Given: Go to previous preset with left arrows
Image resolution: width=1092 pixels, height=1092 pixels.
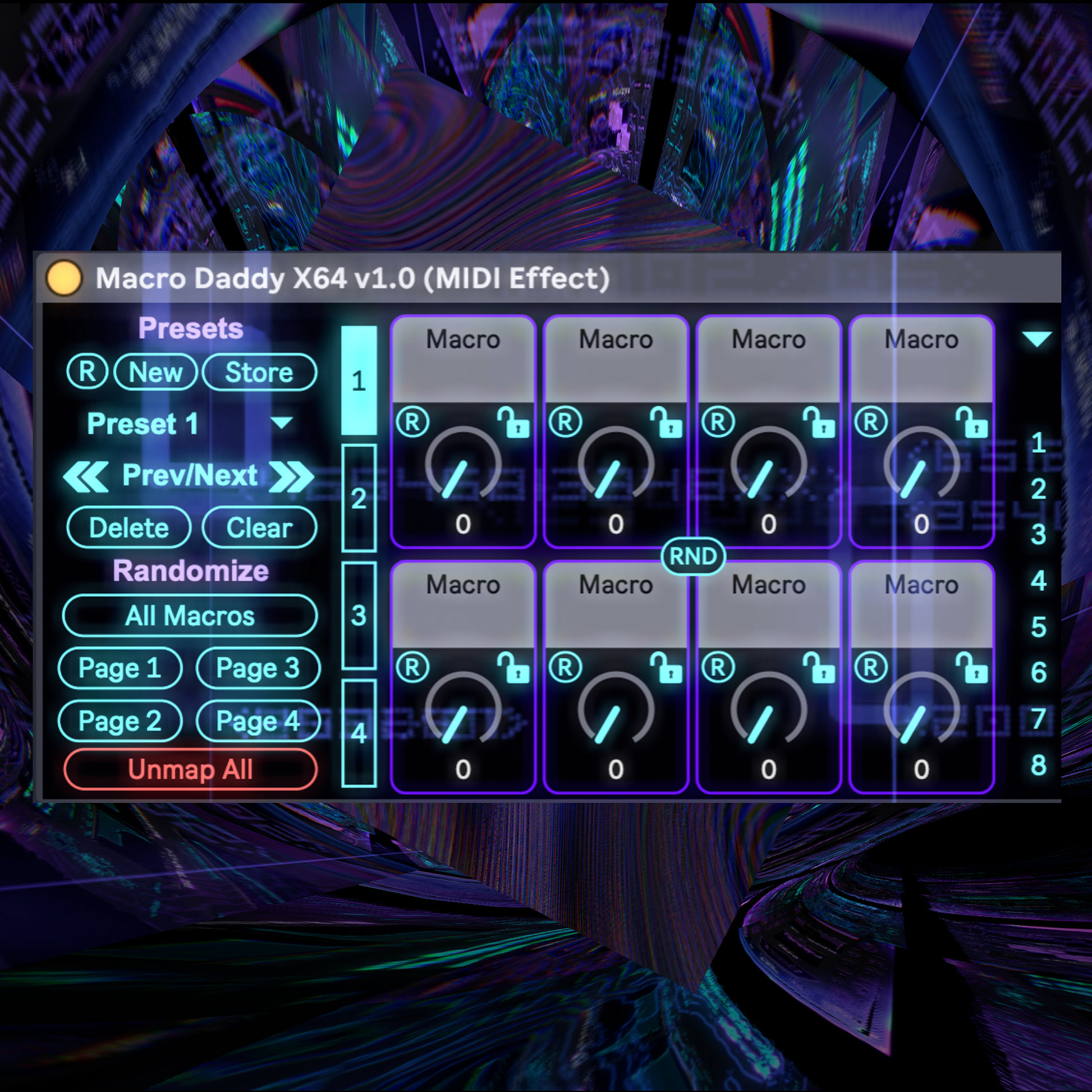Looking at the screenshot, I should 86,476.
